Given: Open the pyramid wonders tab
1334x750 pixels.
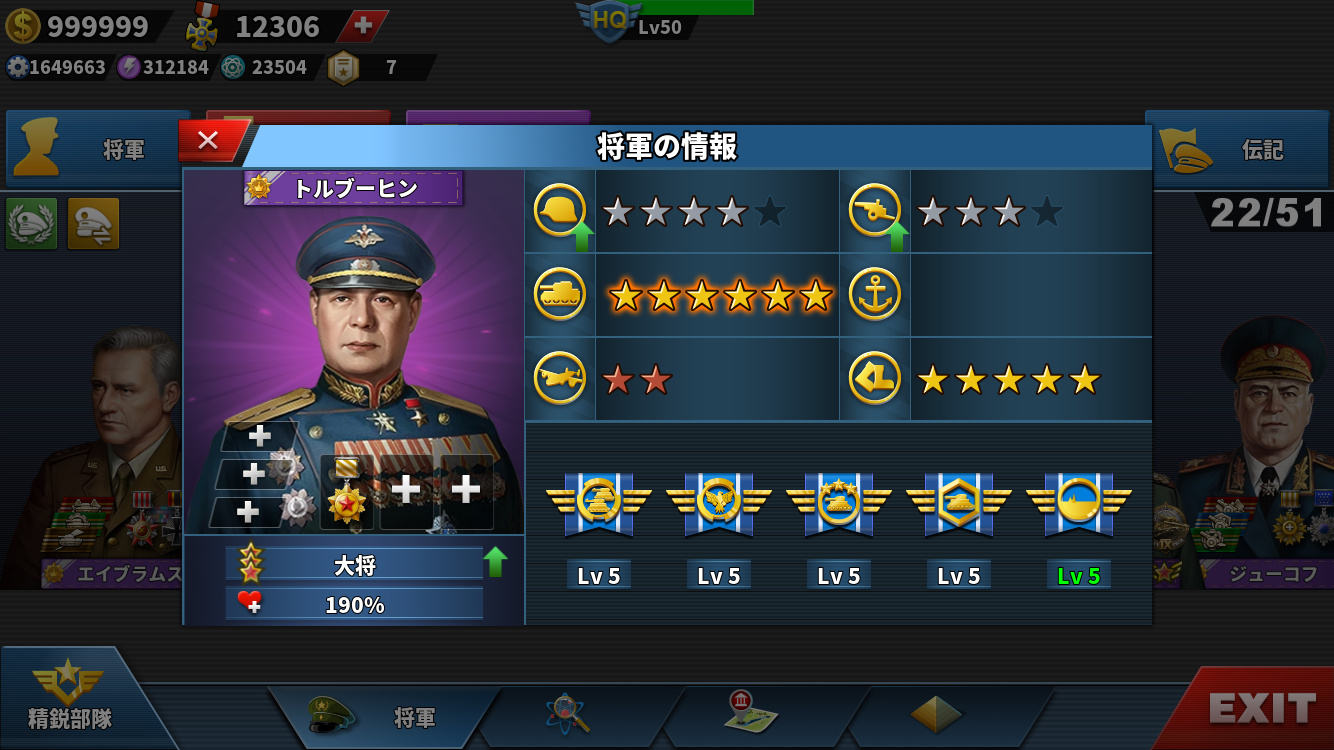Looking at the screenshot, I should [936, 714].
